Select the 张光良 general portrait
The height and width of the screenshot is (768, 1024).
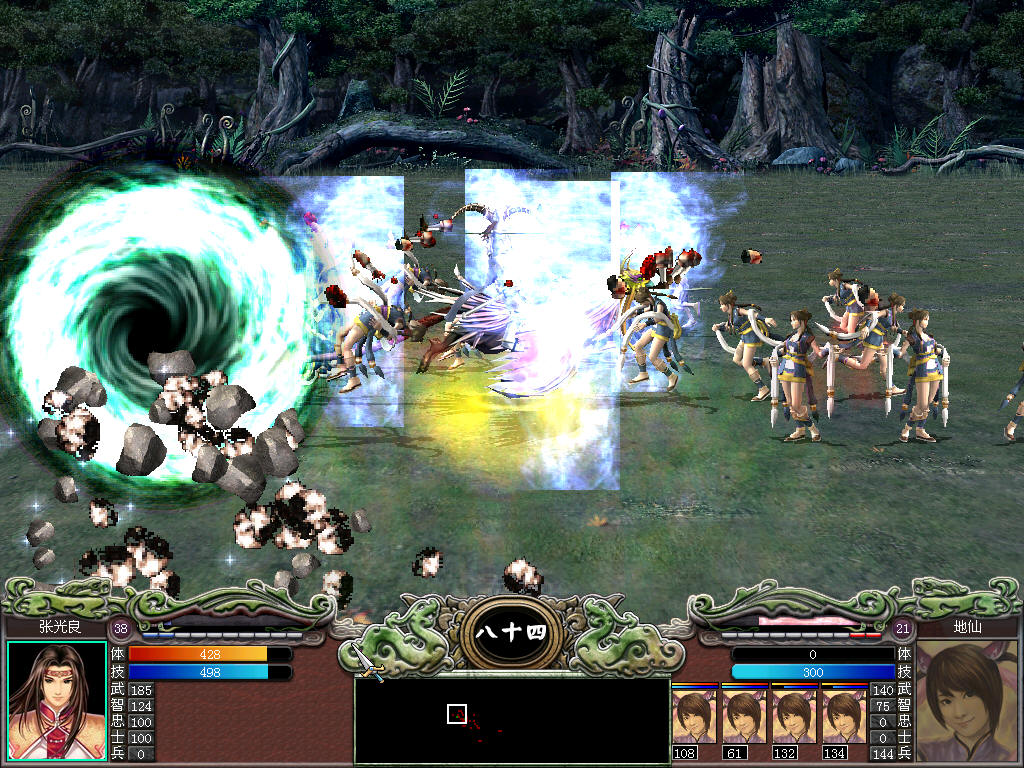pos(57,701)
